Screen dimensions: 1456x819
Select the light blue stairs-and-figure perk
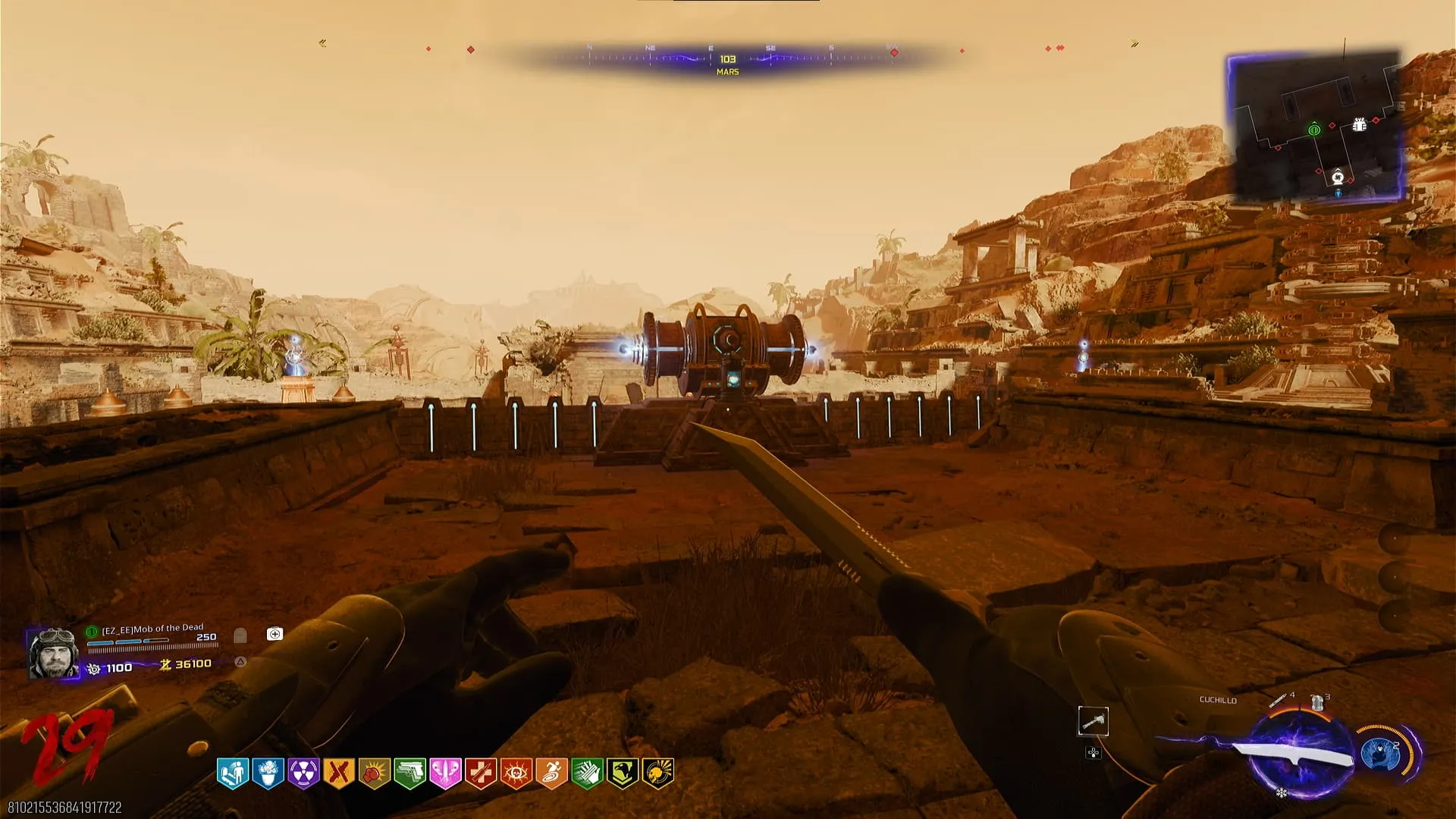coord(232,773)
